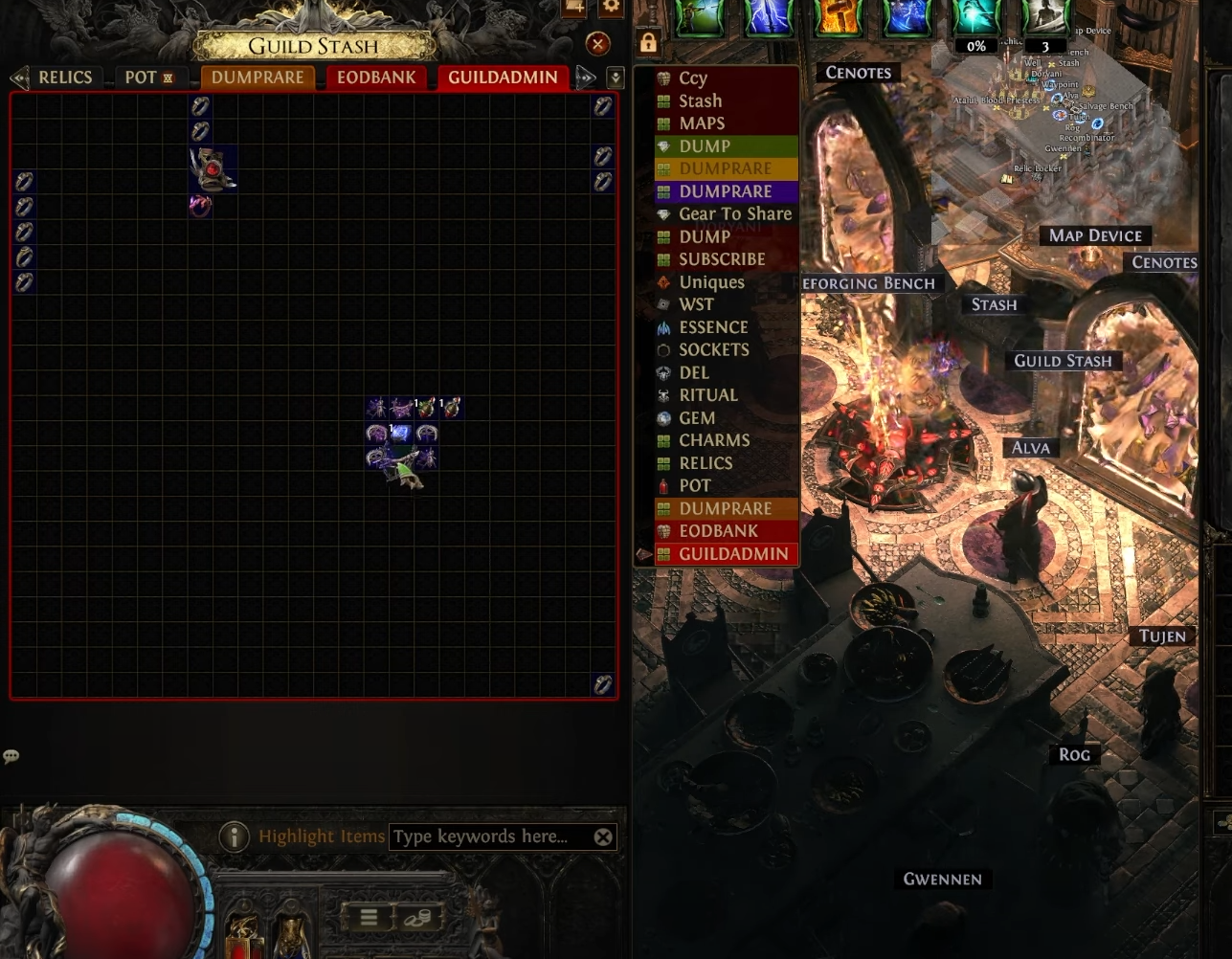
Task: Open the ESSENCE tab from the sidebar list
Action: (x=713, y=327)
